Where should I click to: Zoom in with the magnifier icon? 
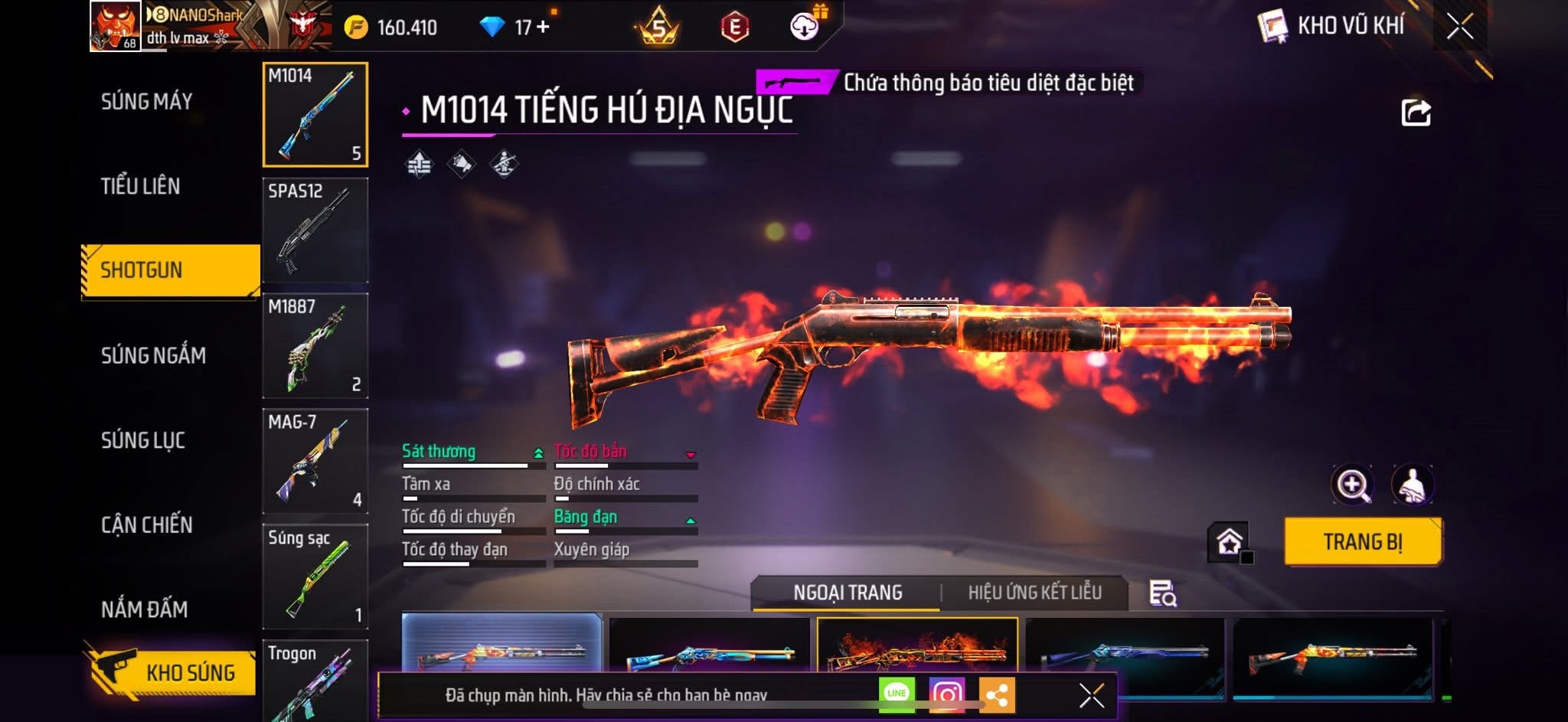[x=1352, y=485]
